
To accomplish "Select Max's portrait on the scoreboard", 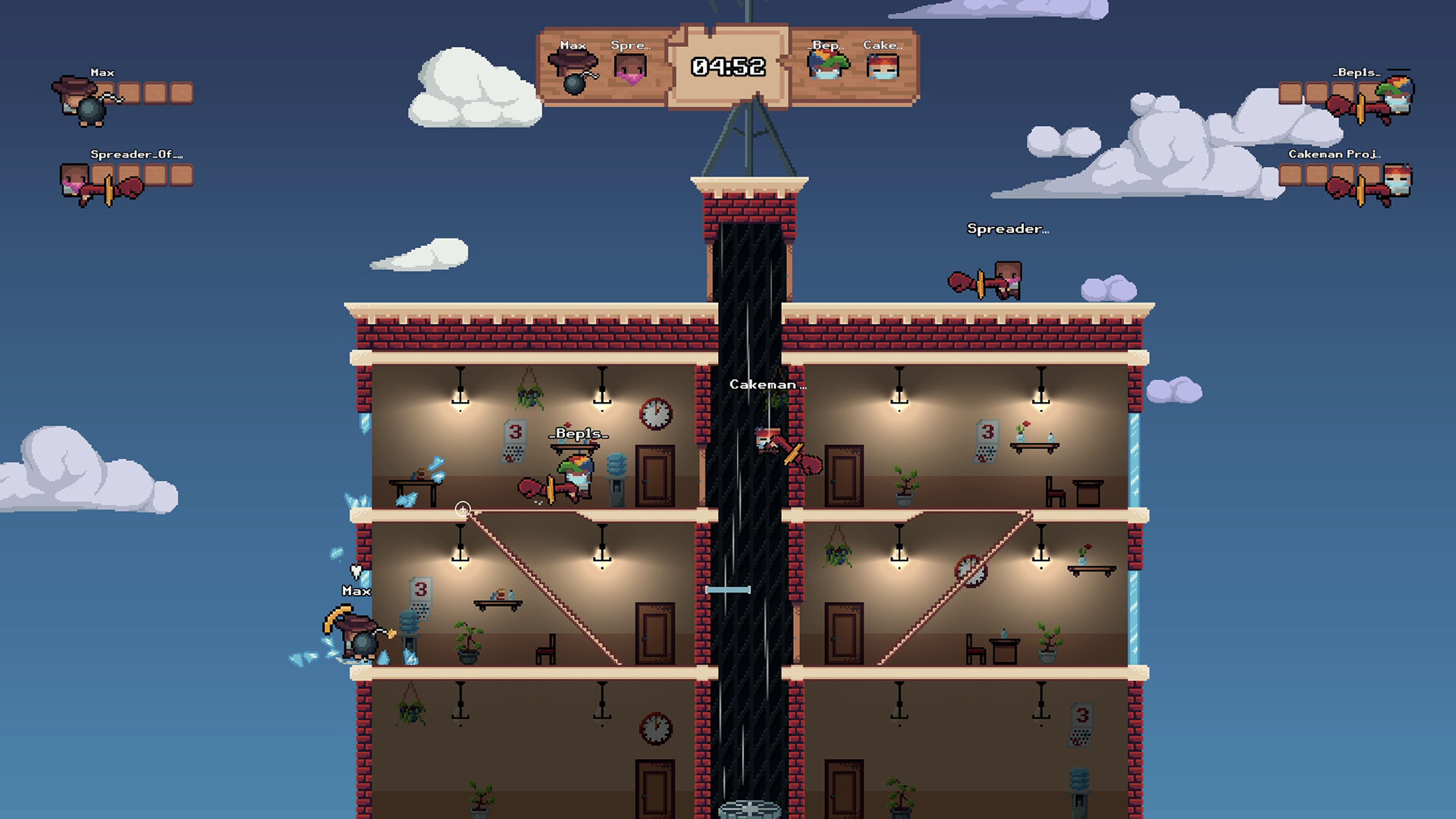I will click(x=573, y=68).
